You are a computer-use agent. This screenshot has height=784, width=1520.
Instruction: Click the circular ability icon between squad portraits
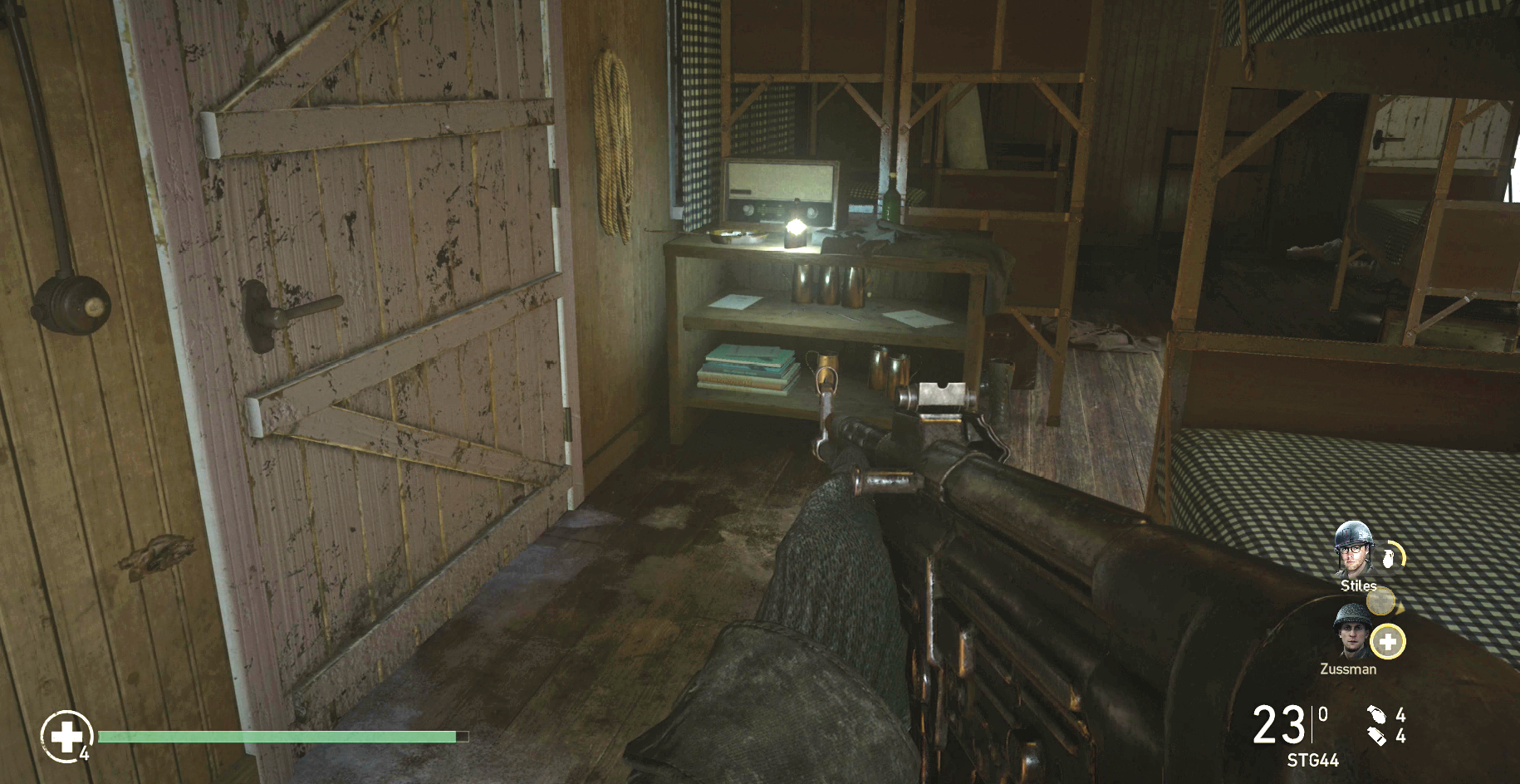click(x=1381, y=600)
